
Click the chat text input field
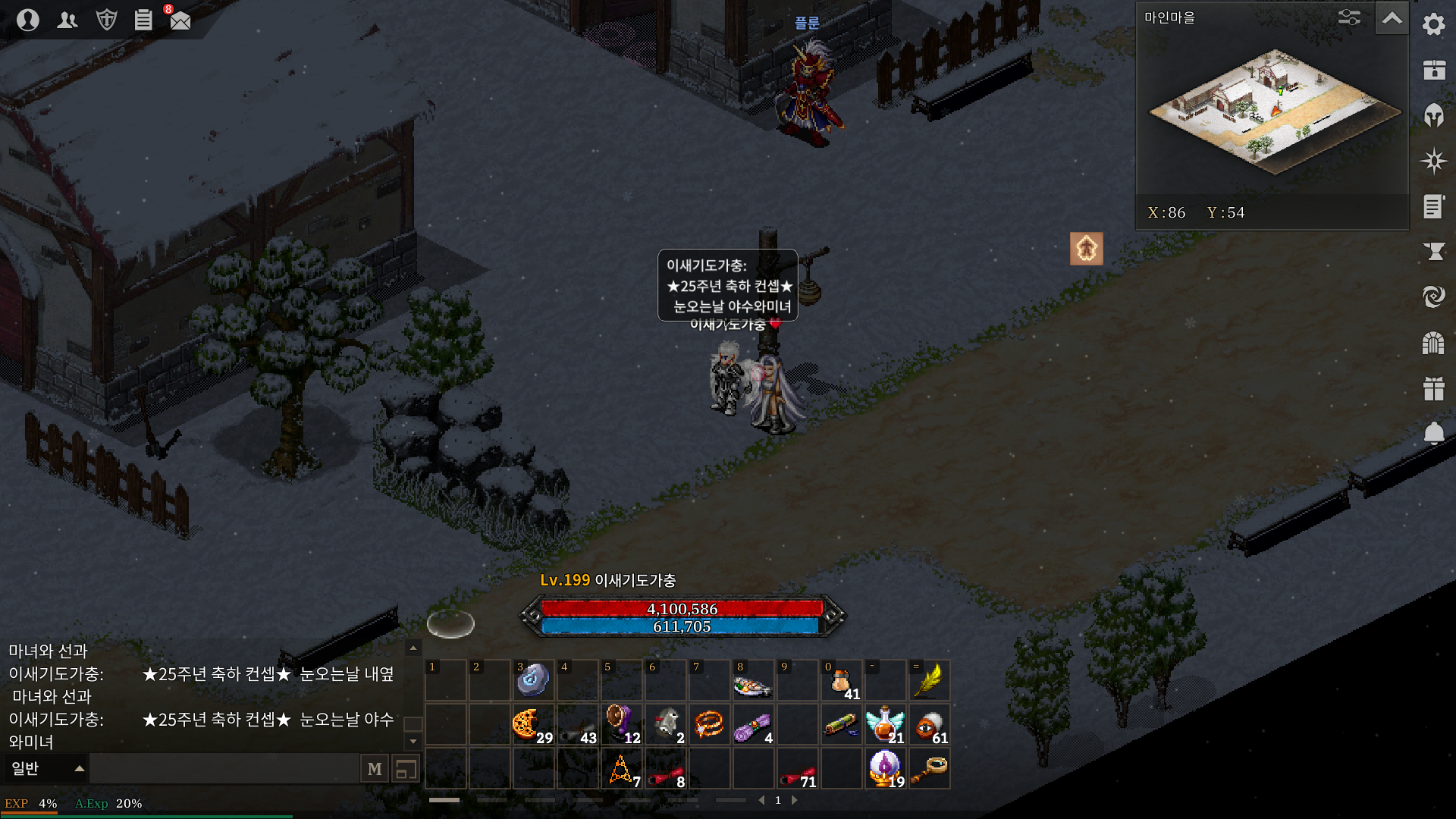[224, 769]
